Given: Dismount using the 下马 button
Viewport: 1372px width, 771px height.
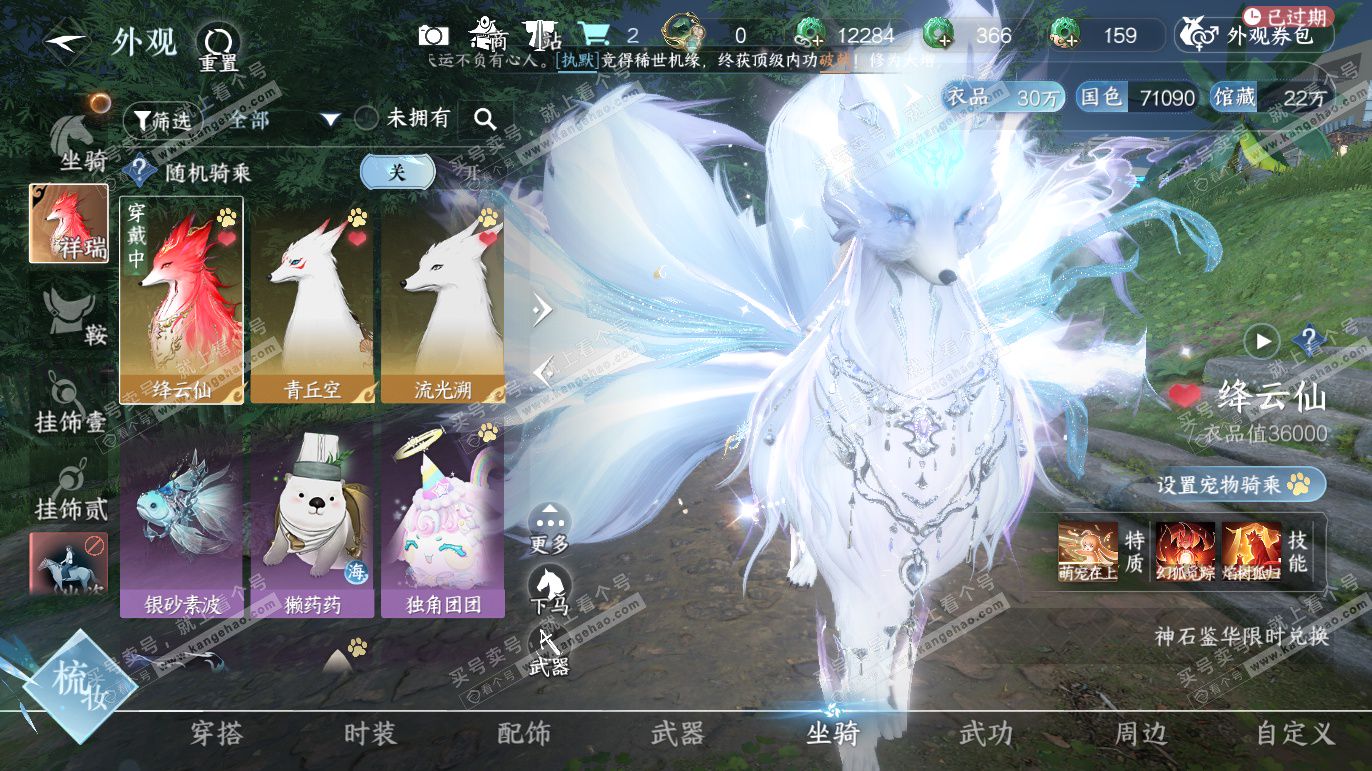Looking at the screenshot, I should coord(549,588).
